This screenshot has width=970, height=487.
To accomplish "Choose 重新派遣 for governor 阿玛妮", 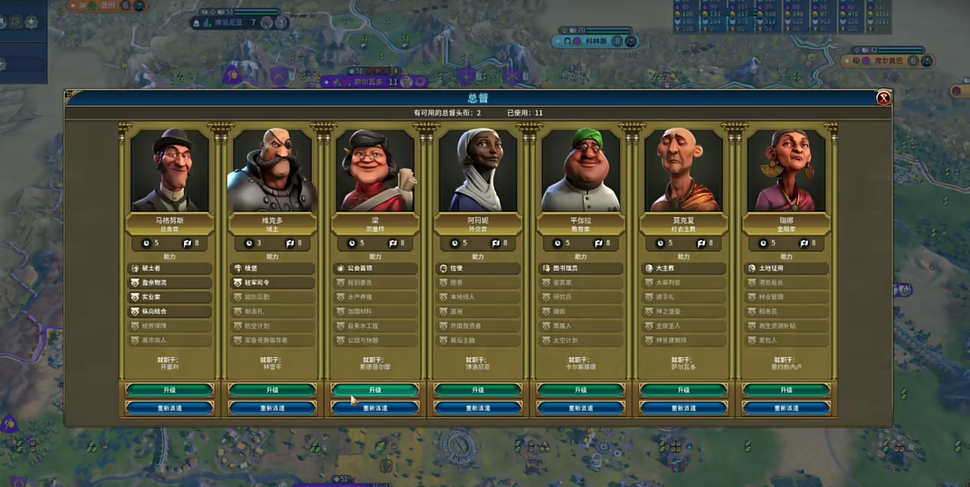I will pos(478,408).
